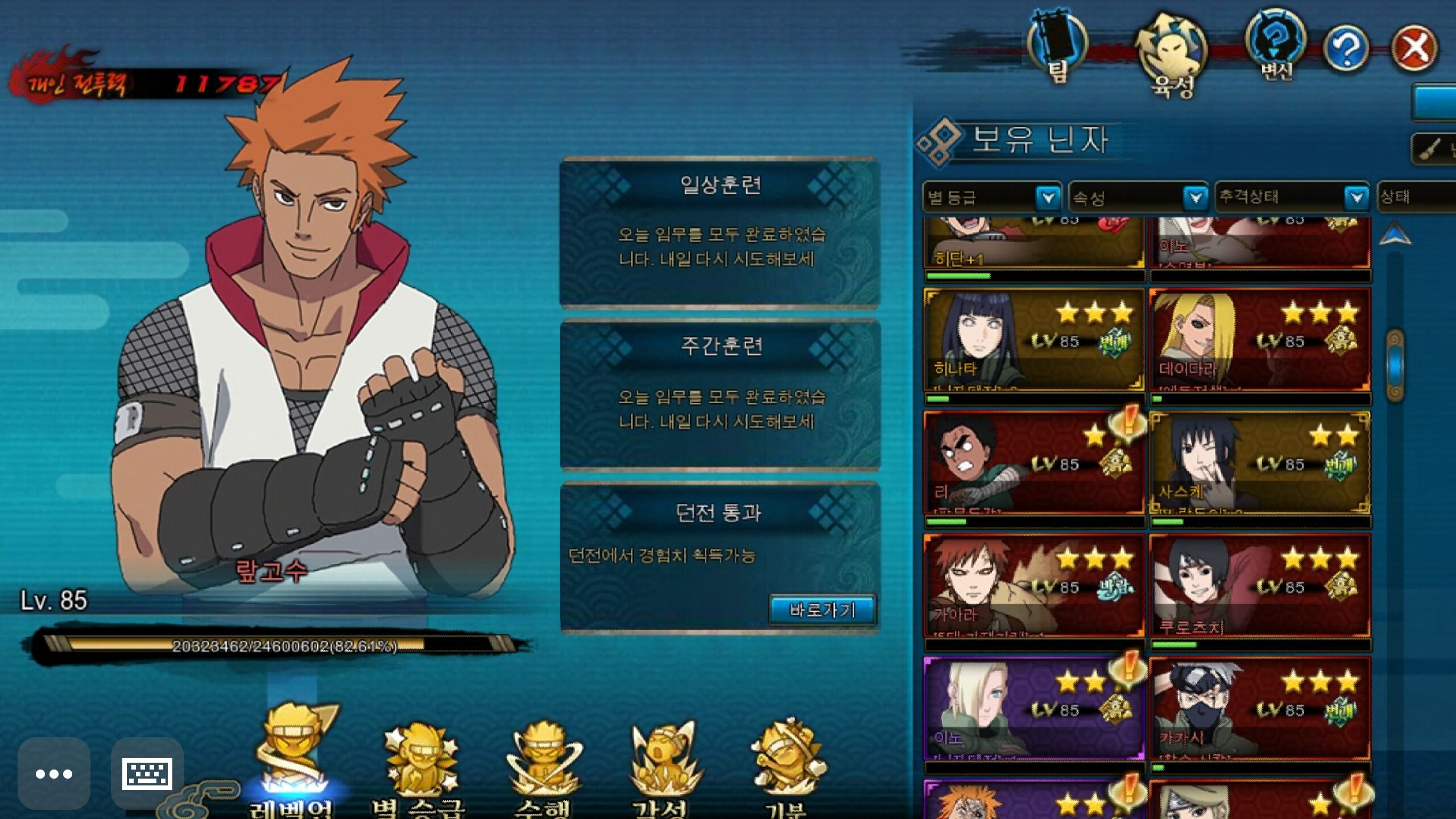
Task: Click the blue question mark help button
Action: coord(1346,48)
